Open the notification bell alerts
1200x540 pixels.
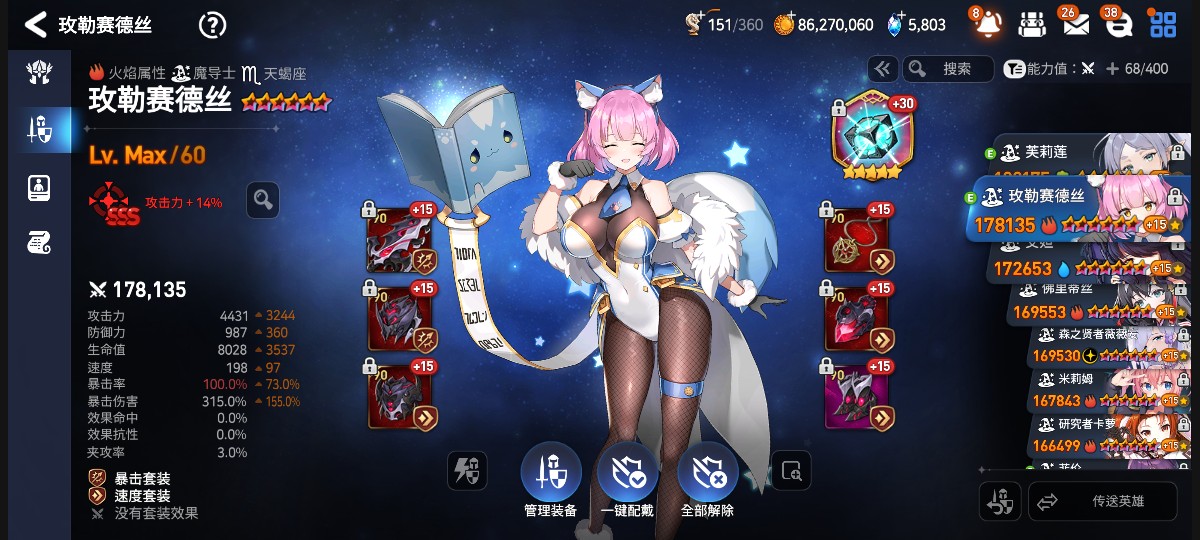point(986,24)
